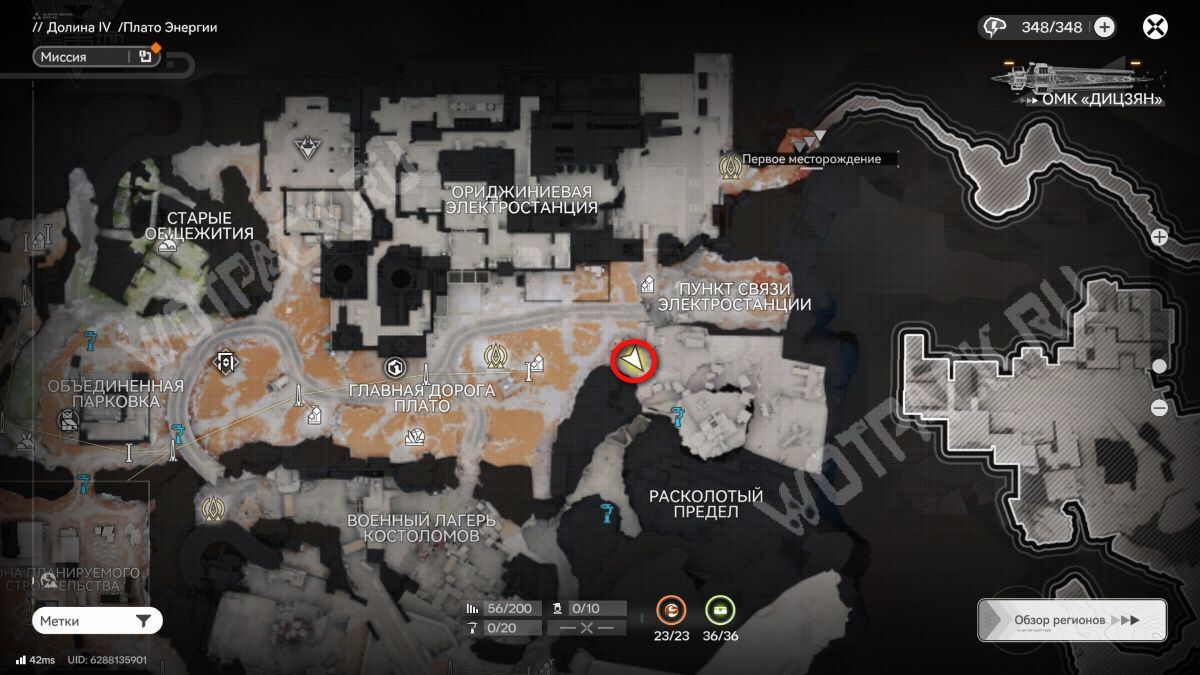Select the octagon marker near Объединенная парковка
The image size is (1200, 675).
click(227, 361)
